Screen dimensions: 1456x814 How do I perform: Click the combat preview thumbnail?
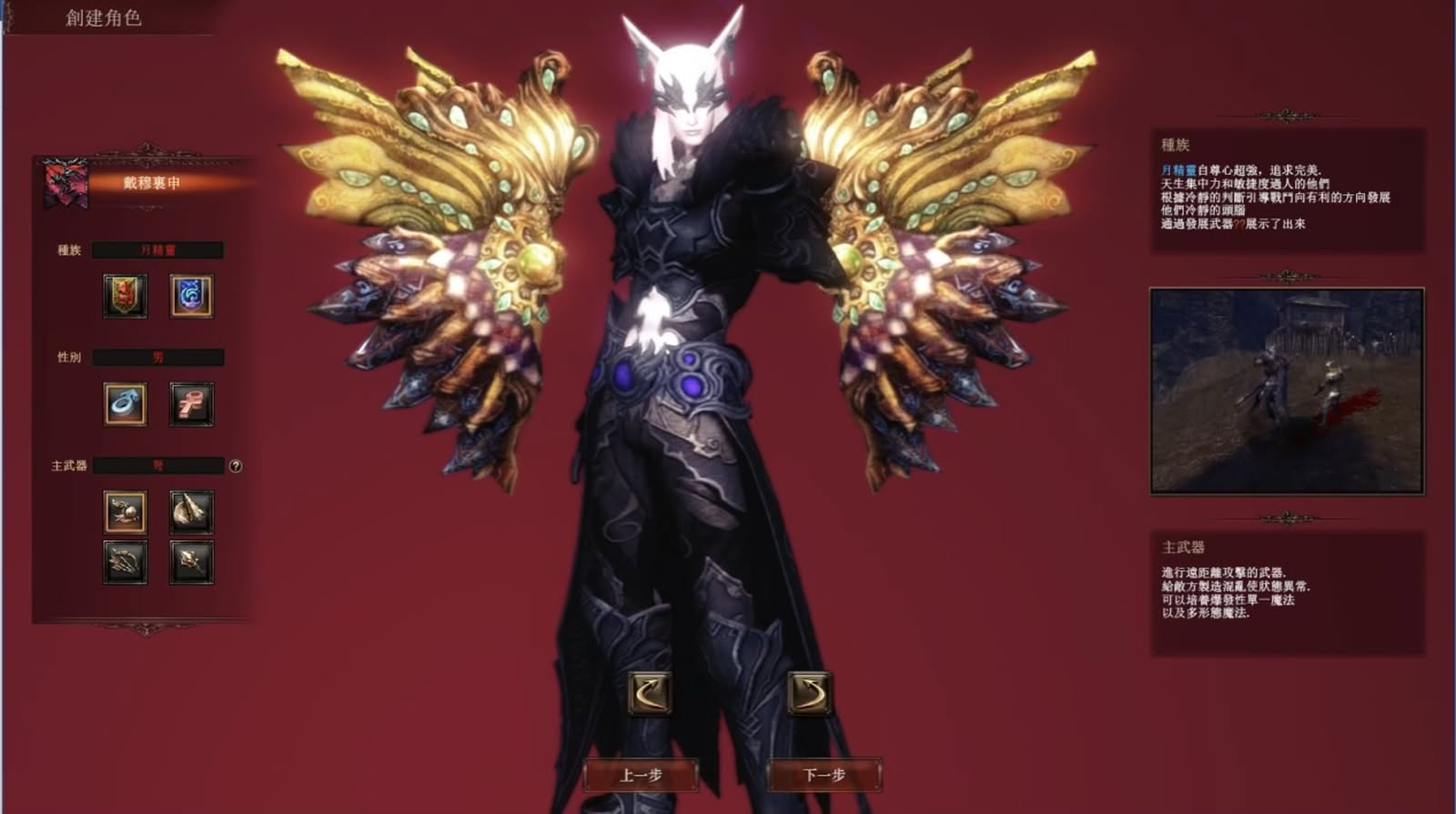(1287, 392)
